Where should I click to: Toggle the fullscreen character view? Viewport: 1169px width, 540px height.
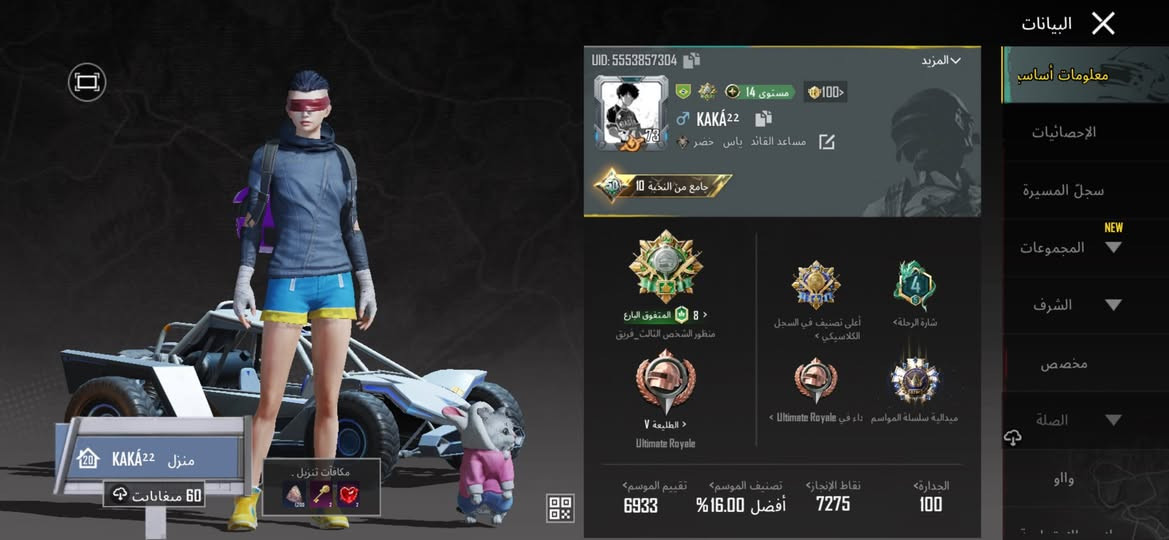pyautogui.click(x=87, y=82)
